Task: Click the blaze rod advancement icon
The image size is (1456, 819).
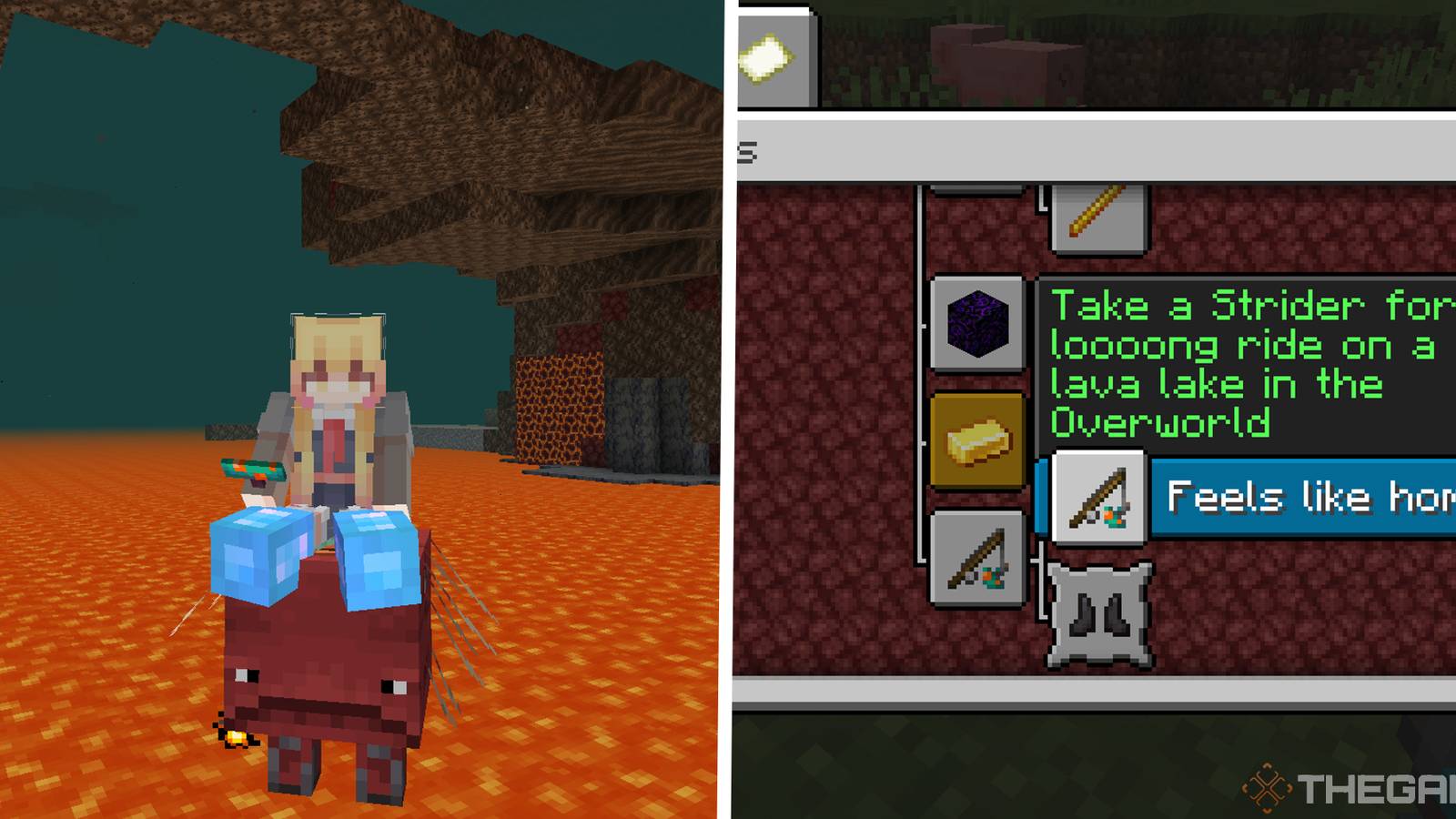Action: coord(1097,218)
